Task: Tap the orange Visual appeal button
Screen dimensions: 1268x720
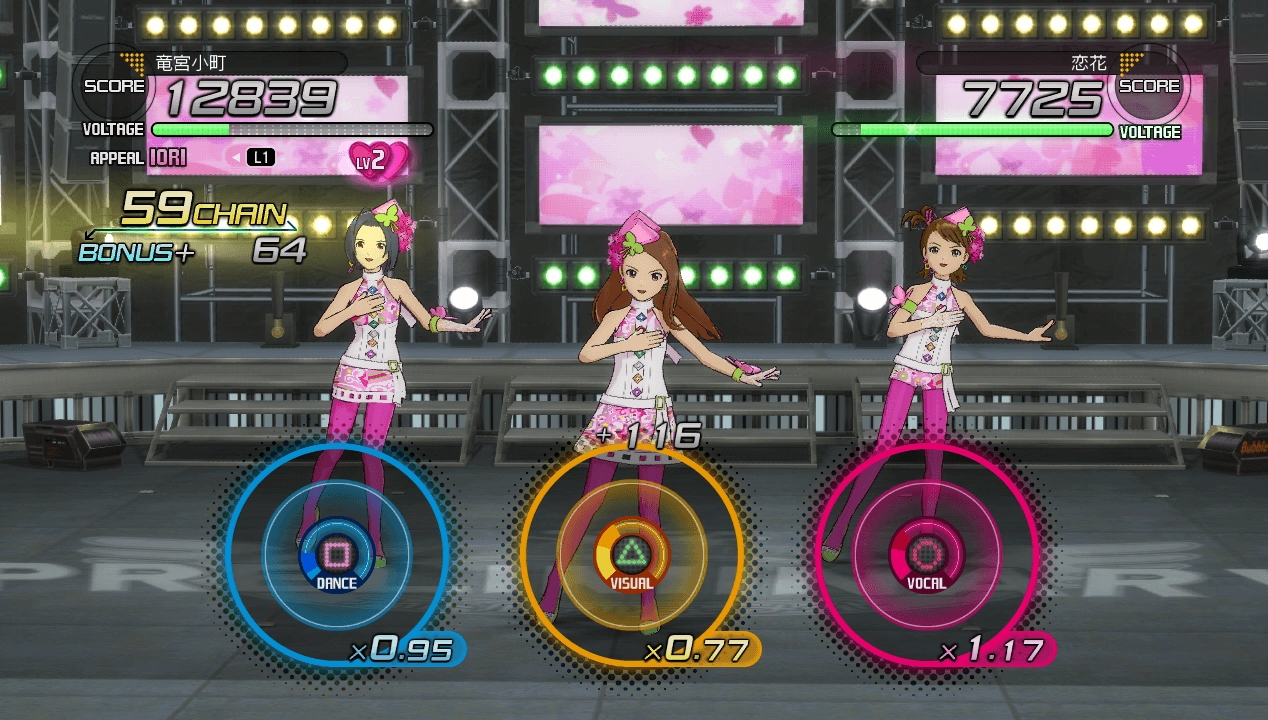Action: coord(631,553)
